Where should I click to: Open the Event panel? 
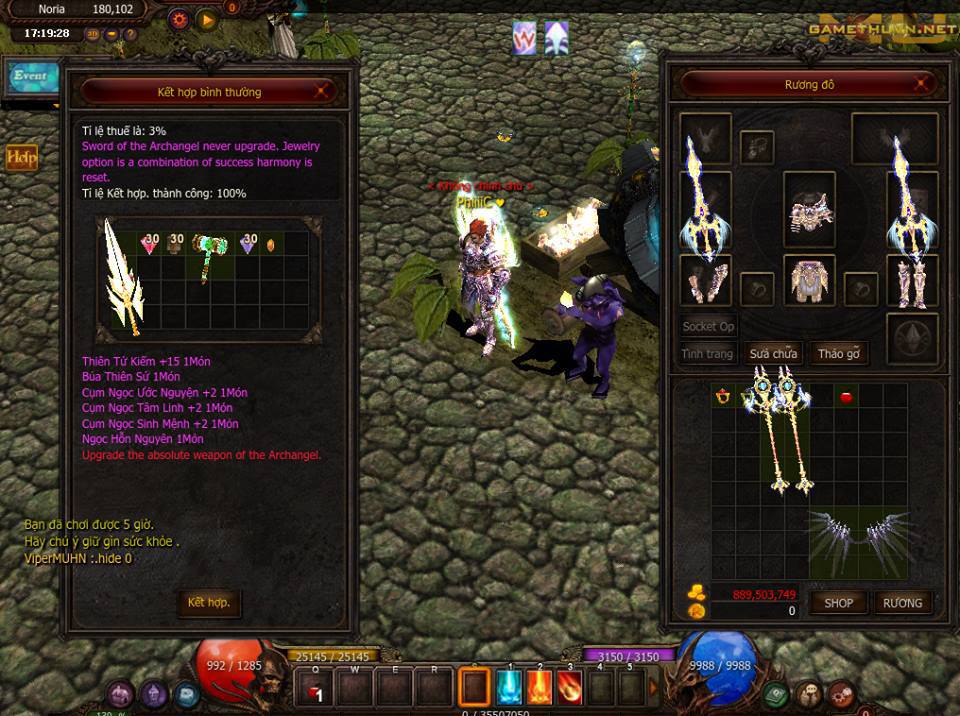point(30,76)
